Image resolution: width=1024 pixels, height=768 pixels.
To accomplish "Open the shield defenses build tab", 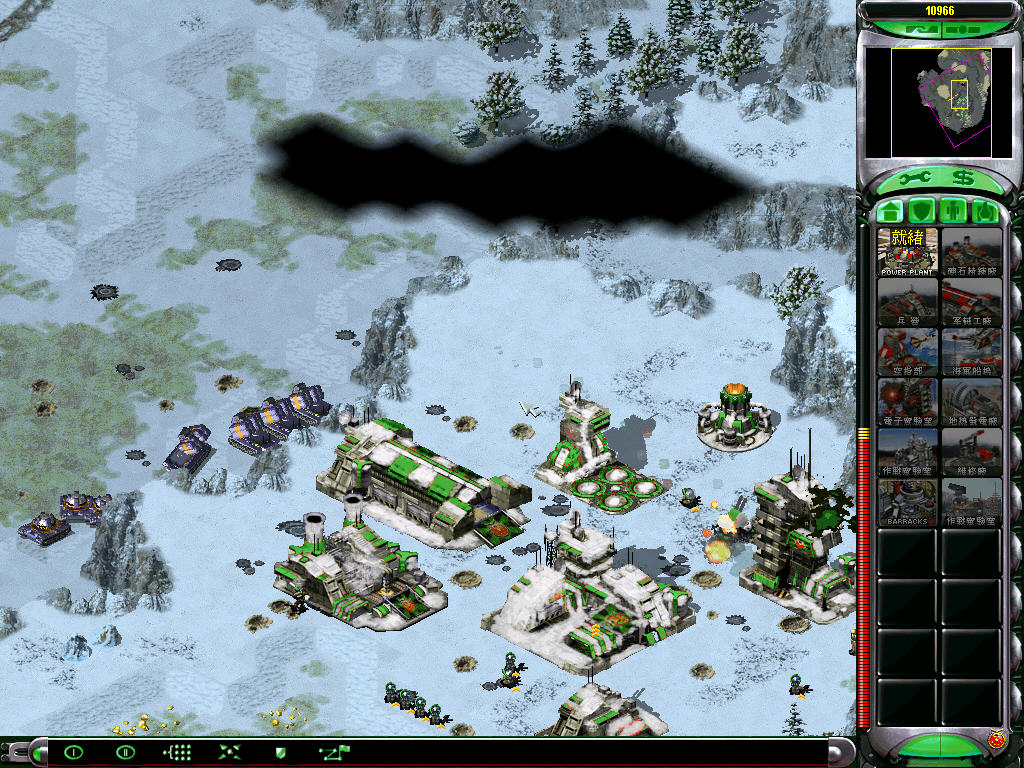I will pos(922,212).
